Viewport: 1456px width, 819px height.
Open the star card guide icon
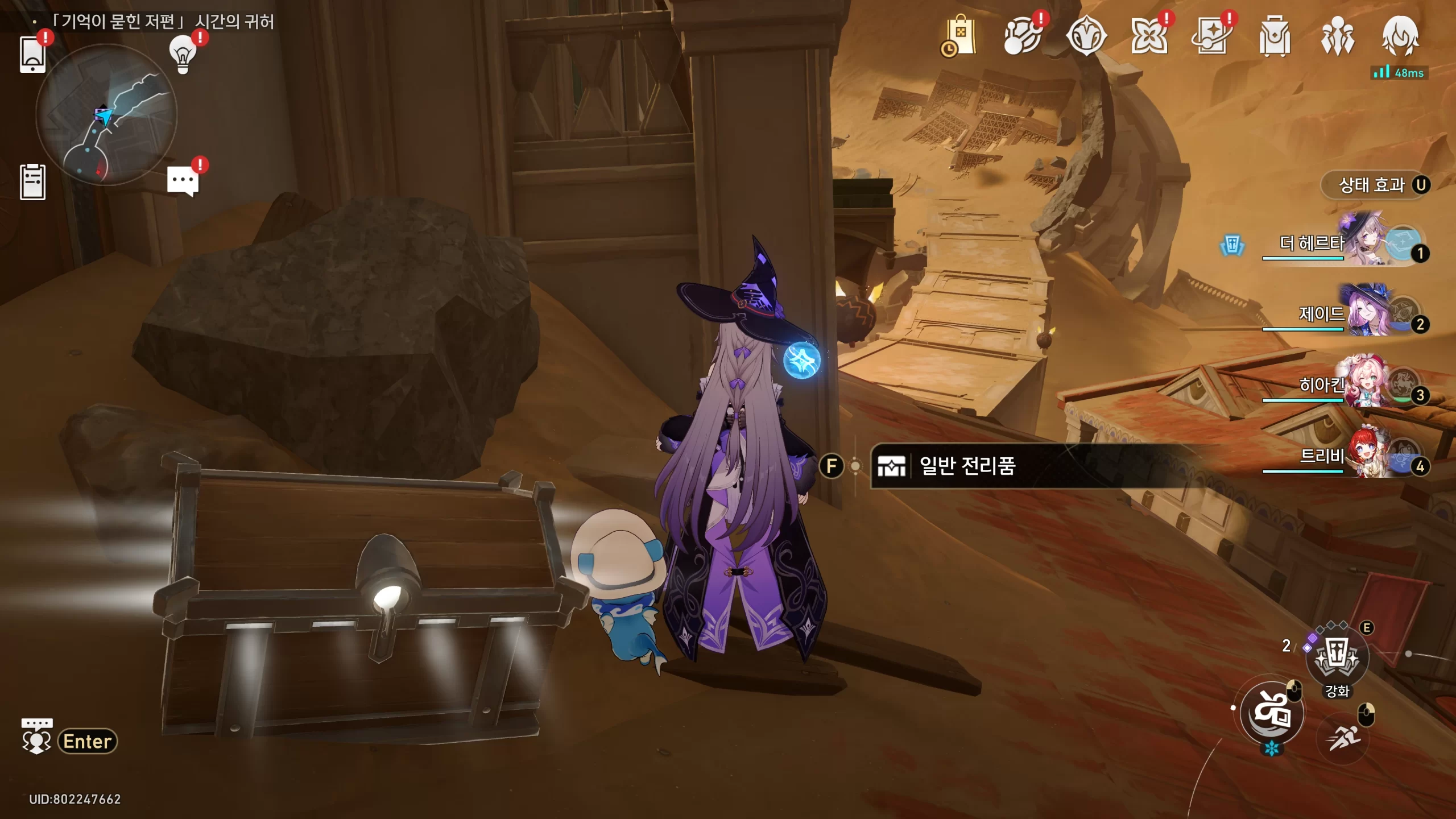click(1211, 36)
